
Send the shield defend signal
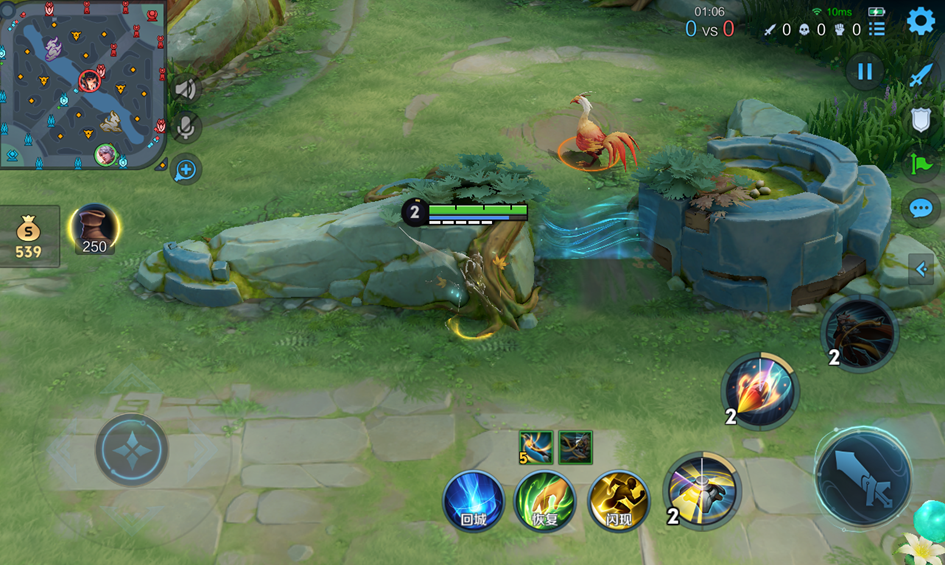pos(921,120)
